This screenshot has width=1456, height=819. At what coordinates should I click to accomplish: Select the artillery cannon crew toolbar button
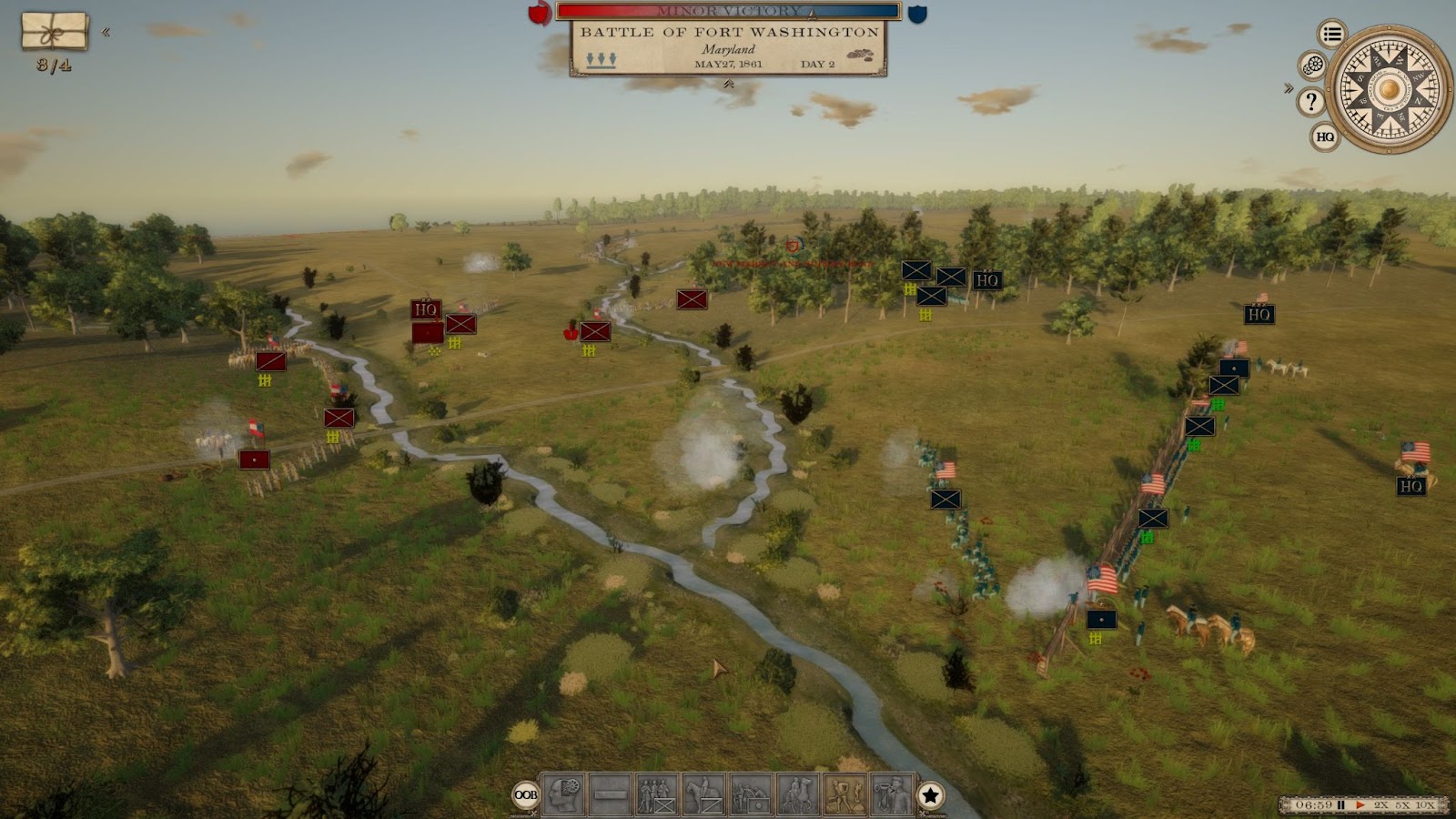[751, 794]
